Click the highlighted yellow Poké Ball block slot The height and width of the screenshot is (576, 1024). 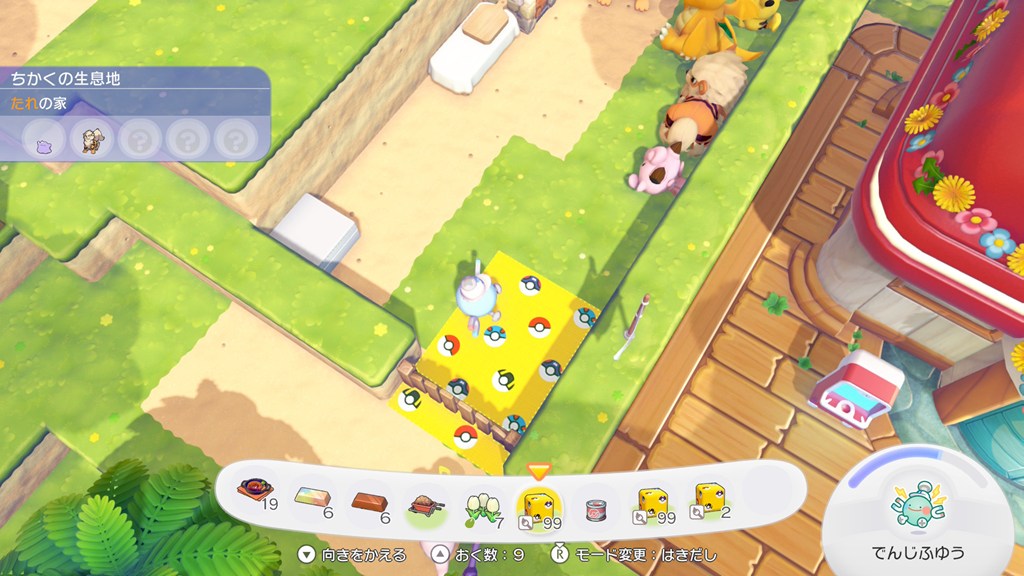point(539,497)
